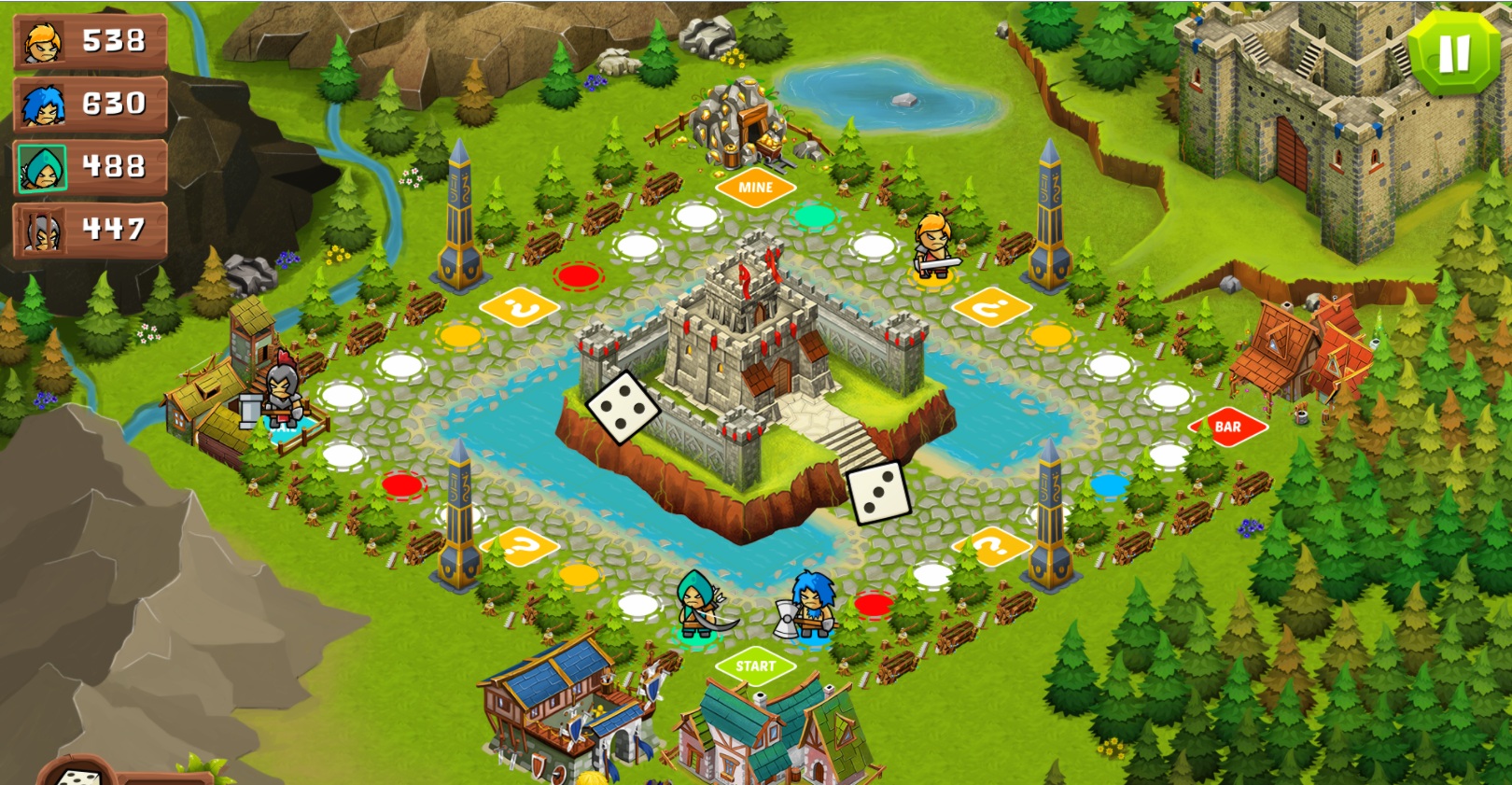Screen dimensions: 1512x785
Task: Click the green circle board space
Action: click(815, 217)
